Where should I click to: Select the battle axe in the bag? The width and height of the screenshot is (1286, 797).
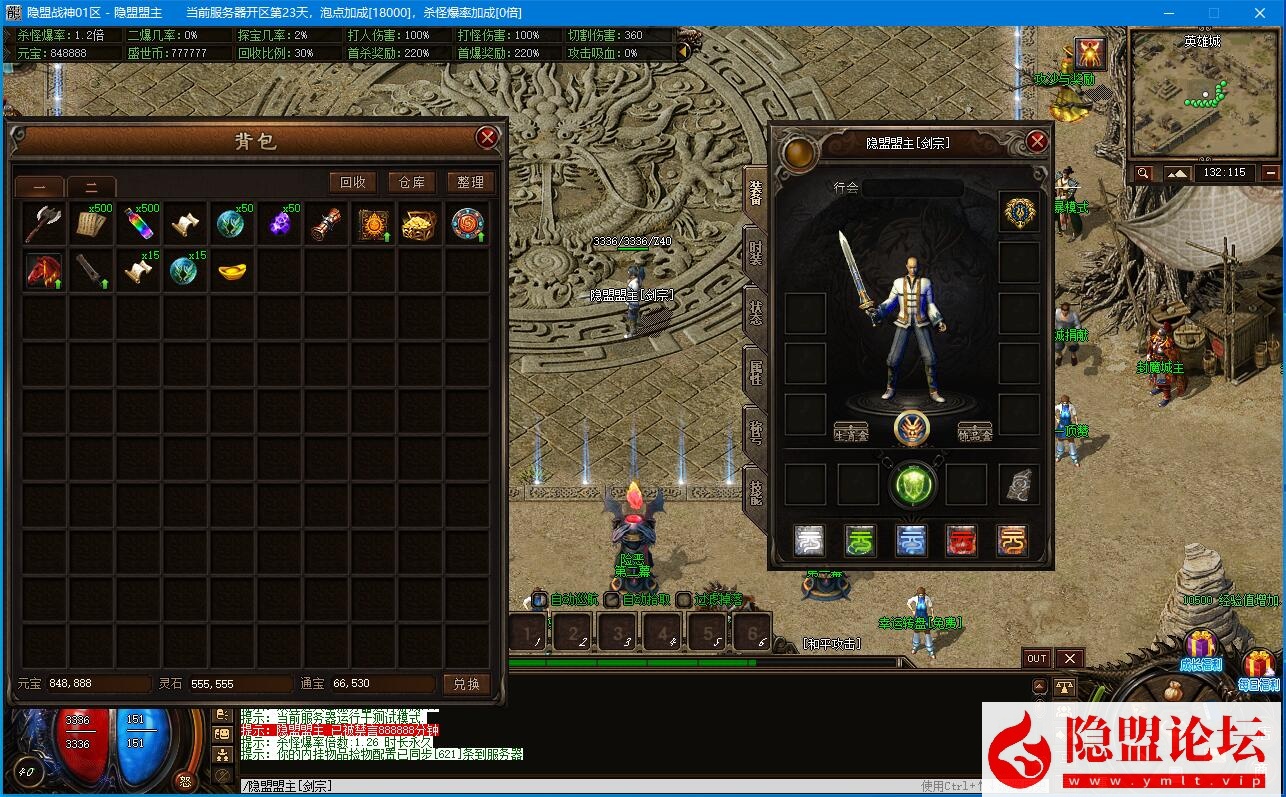coord(43,224)
